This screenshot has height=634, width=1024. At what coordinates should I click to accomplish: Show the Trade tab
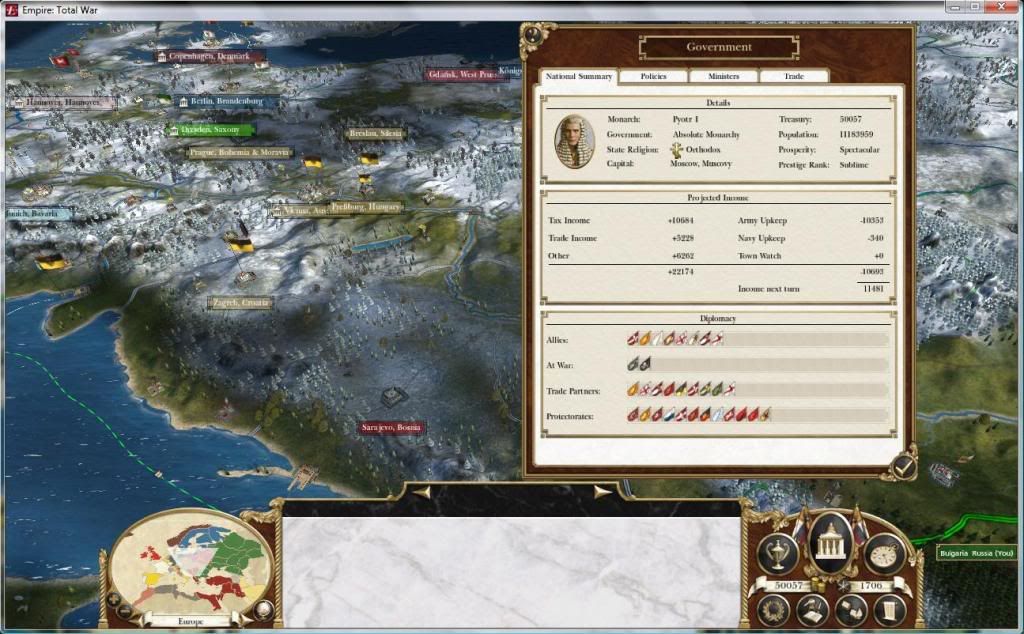tap(794, 77)
